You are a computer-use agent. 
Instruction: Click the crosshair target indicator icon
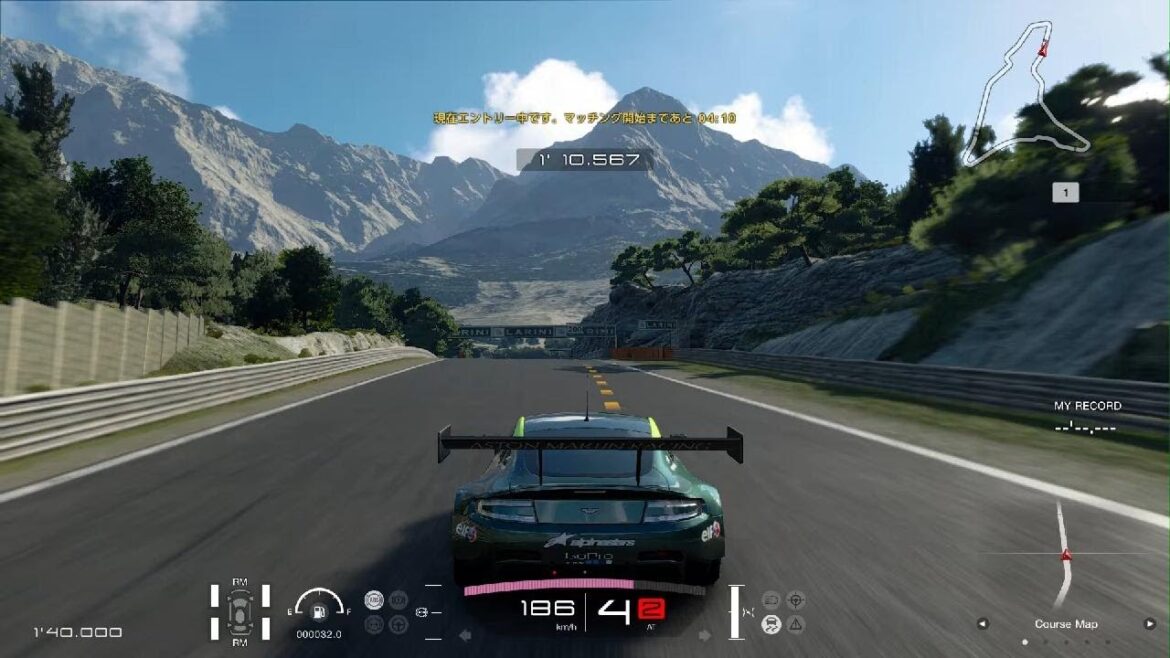tap(796, 600)
